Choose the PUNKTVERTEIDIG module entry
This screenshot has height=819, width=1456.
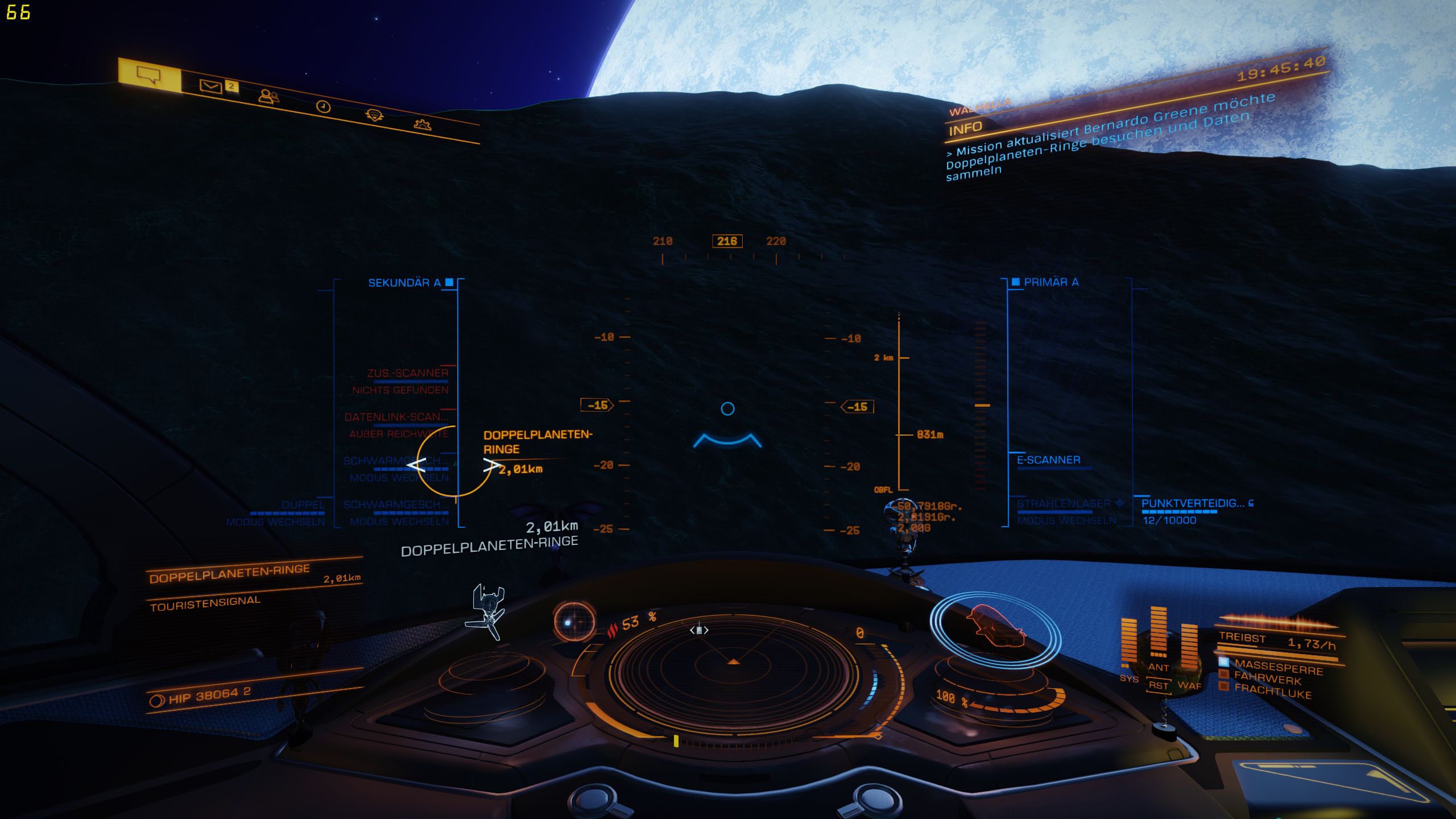[x=1193, y=504]
